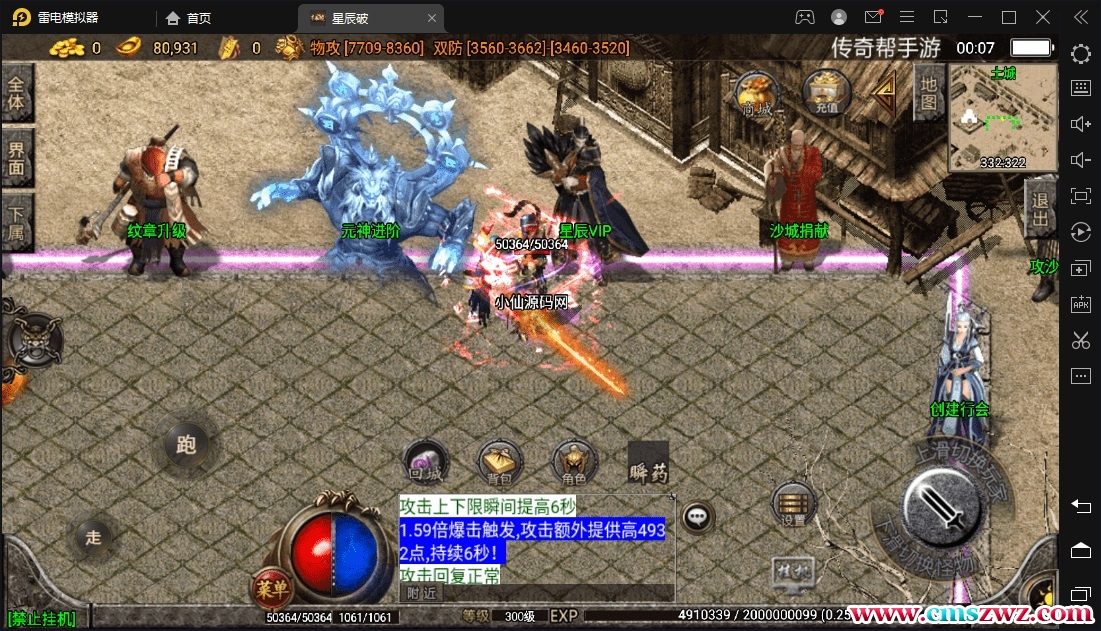Select the 全体 tab on the left edge

tap(16, 92)
